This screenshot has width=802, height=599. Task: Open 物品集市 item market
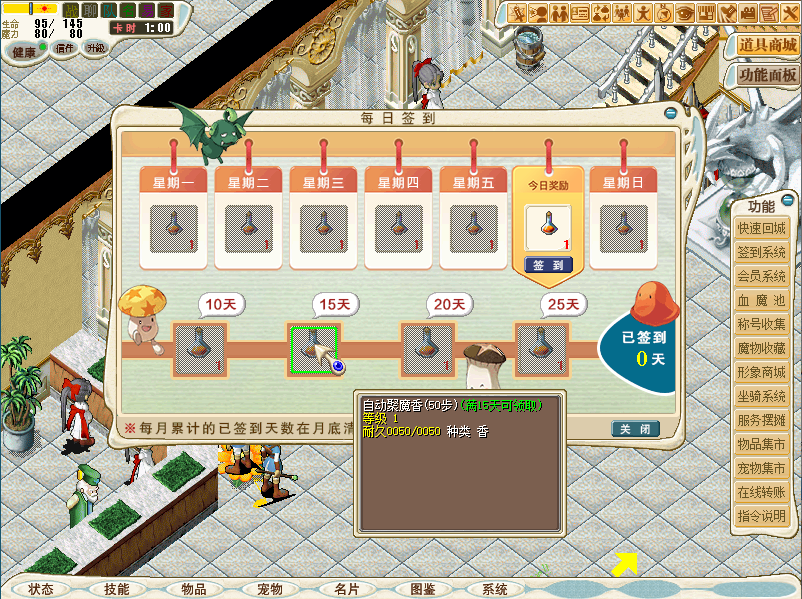(x=762, y=444)
